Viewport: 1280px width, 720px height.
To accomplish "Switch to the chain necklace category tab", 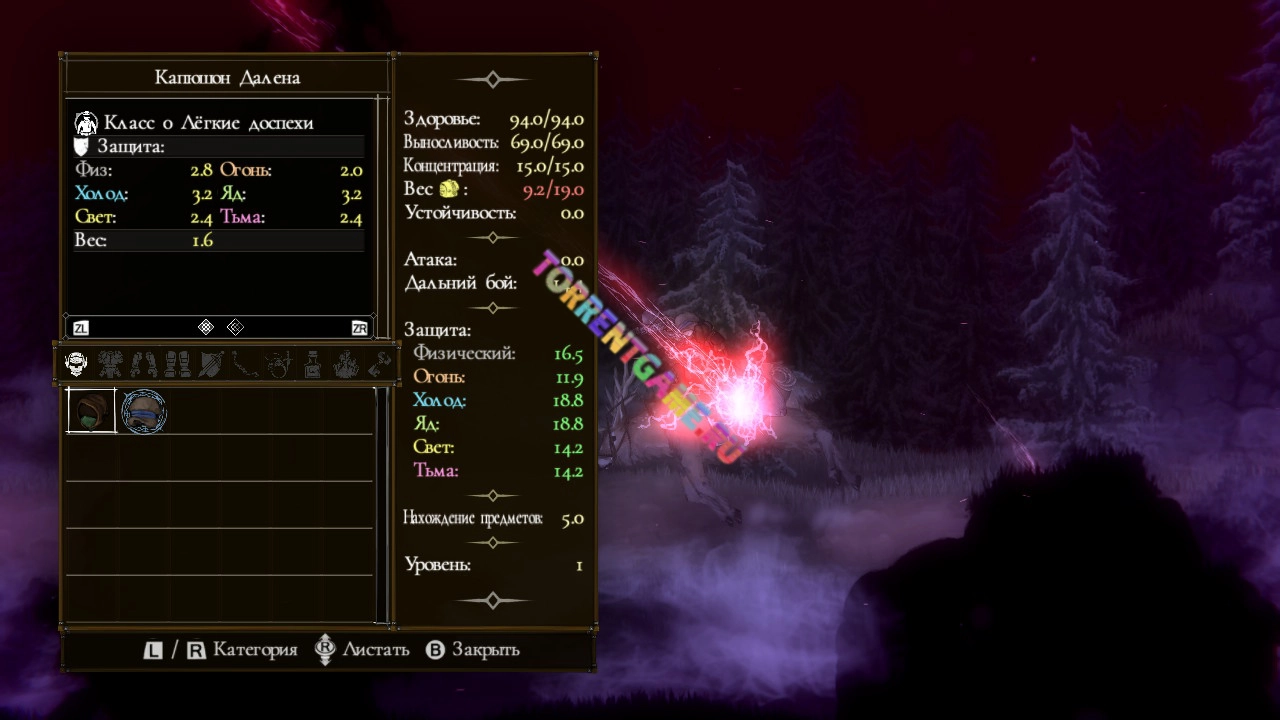I will coord(244,364).
